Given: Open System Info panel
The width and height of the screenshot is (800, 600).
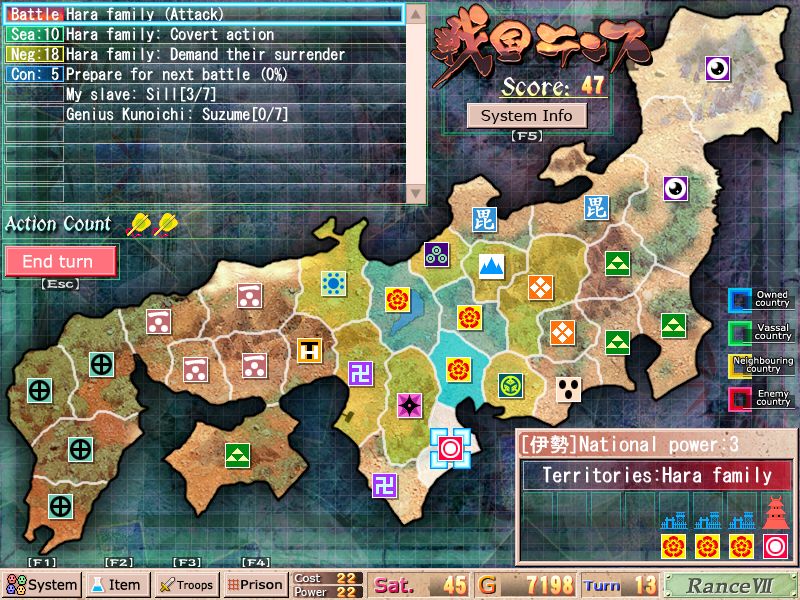Looking at the screenshot, I should tap(526, 115).
